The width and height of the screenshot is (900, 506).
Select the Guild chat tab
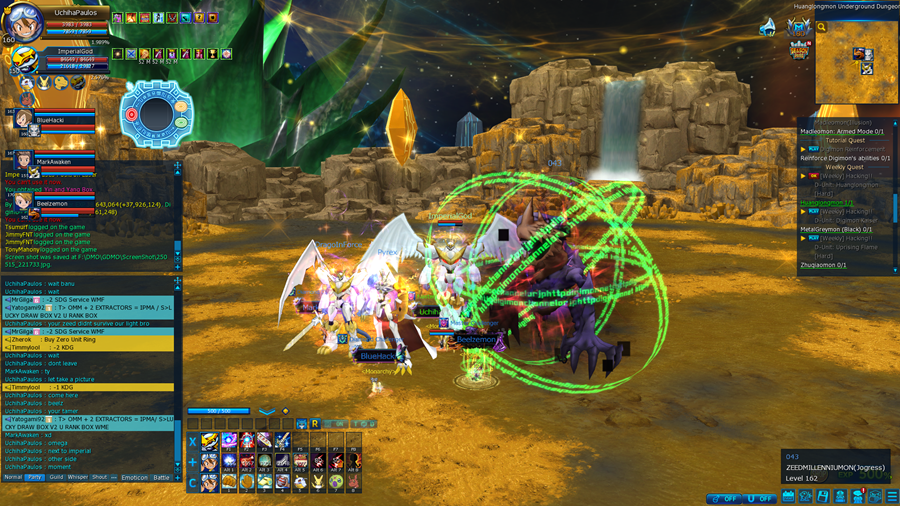pos(57,477)
